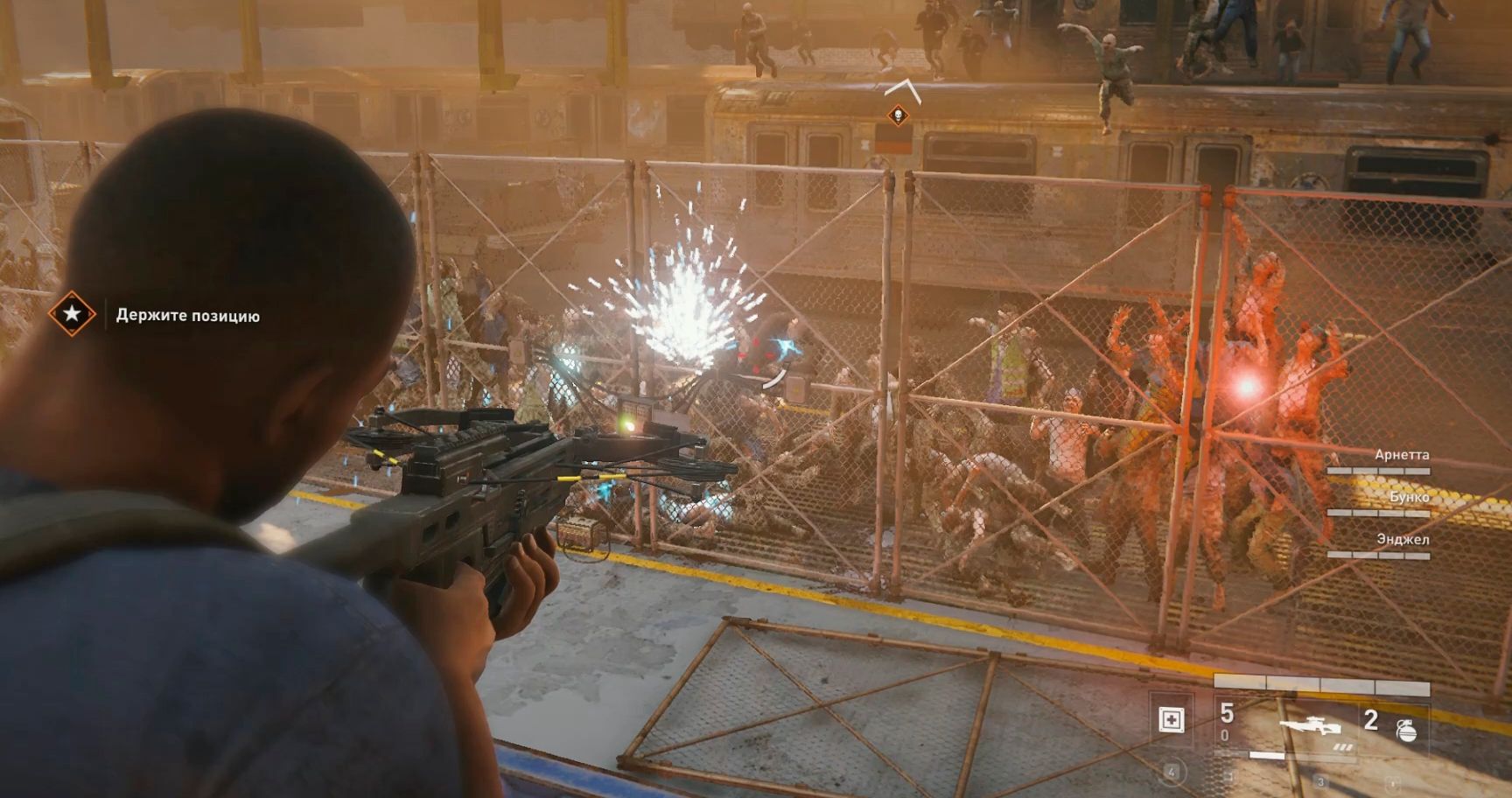
Task: Select teammate Арнетта in squad list
Action: [x=1402, y=455]
